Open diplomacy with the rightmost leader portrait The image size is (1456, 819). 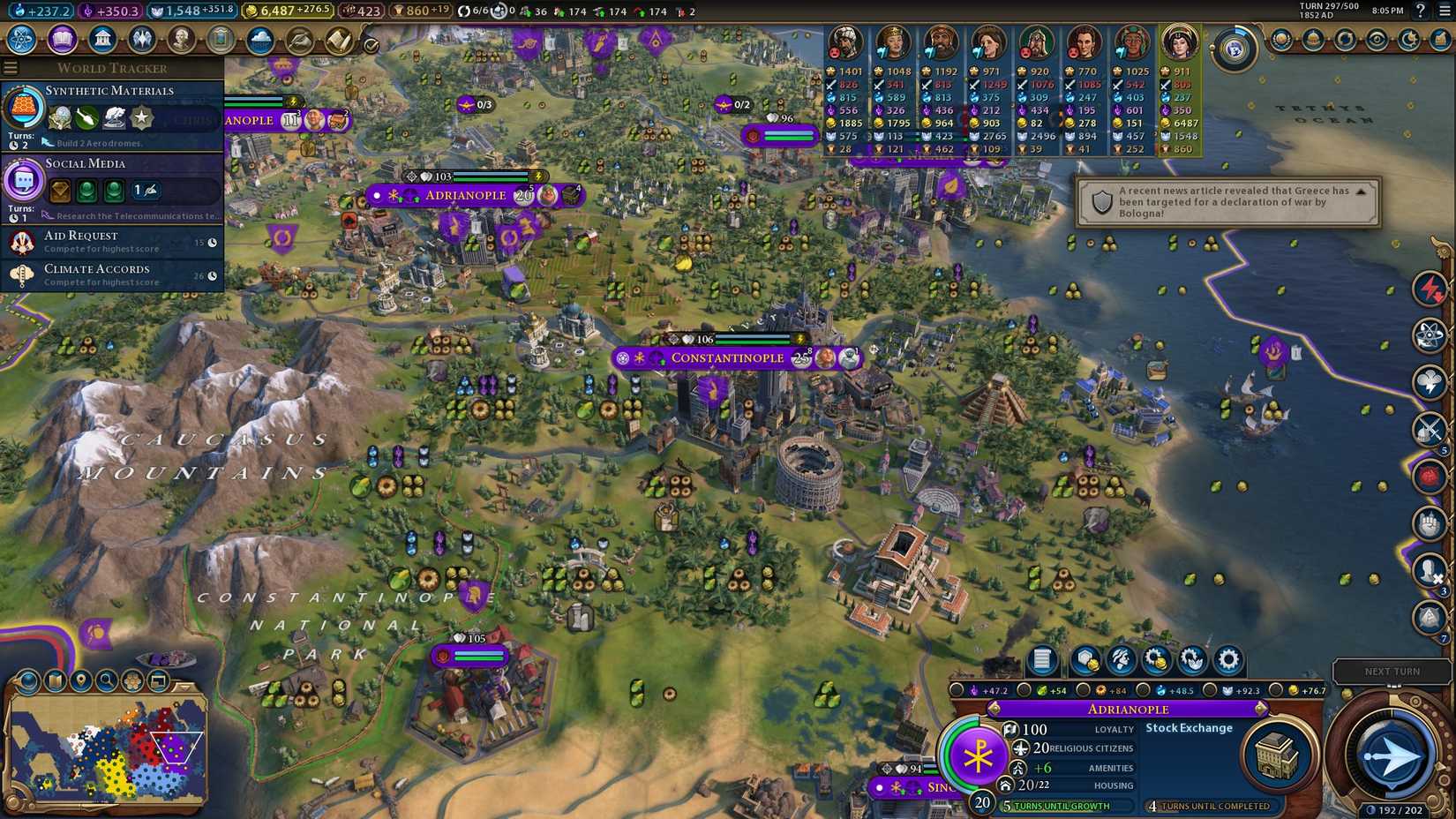point(1179,41)
